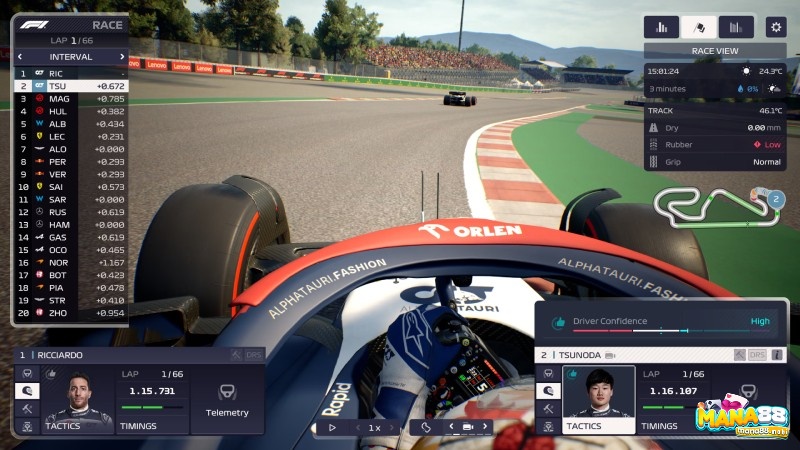The height and width of the screenshot is (450, 800).
Task: Open the third data view tab
Action: click(735, 27)
